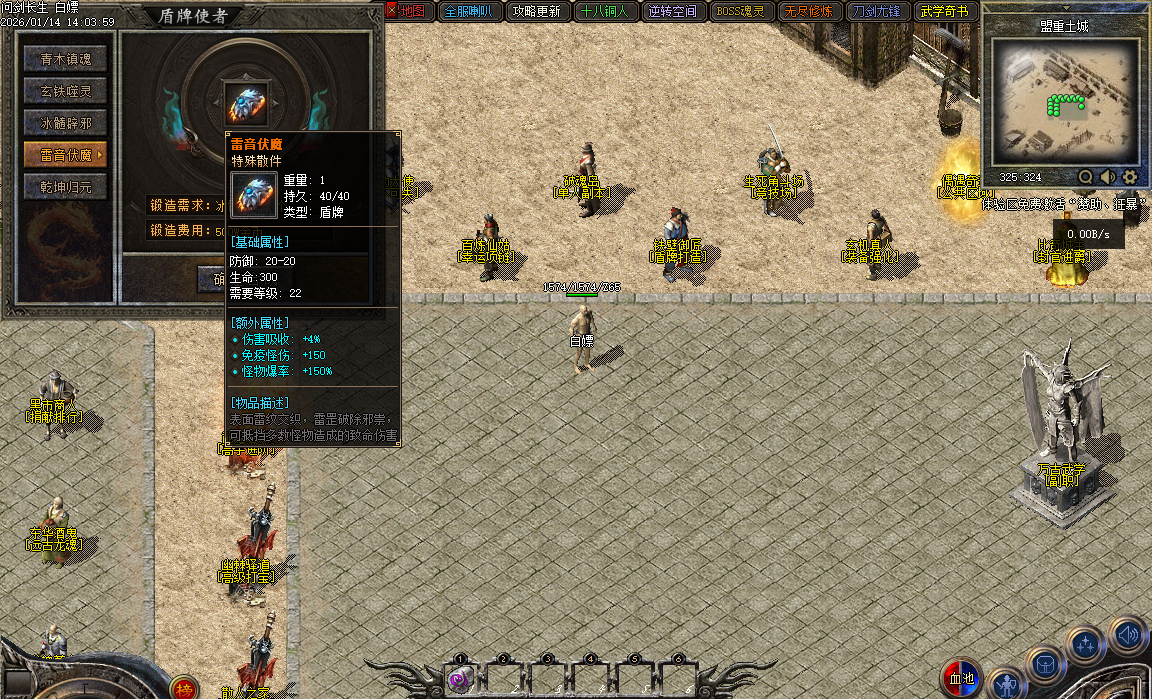Open the 全服喇叭 menu
Screen dimensions: 1152x699
[x=468, y=12]
